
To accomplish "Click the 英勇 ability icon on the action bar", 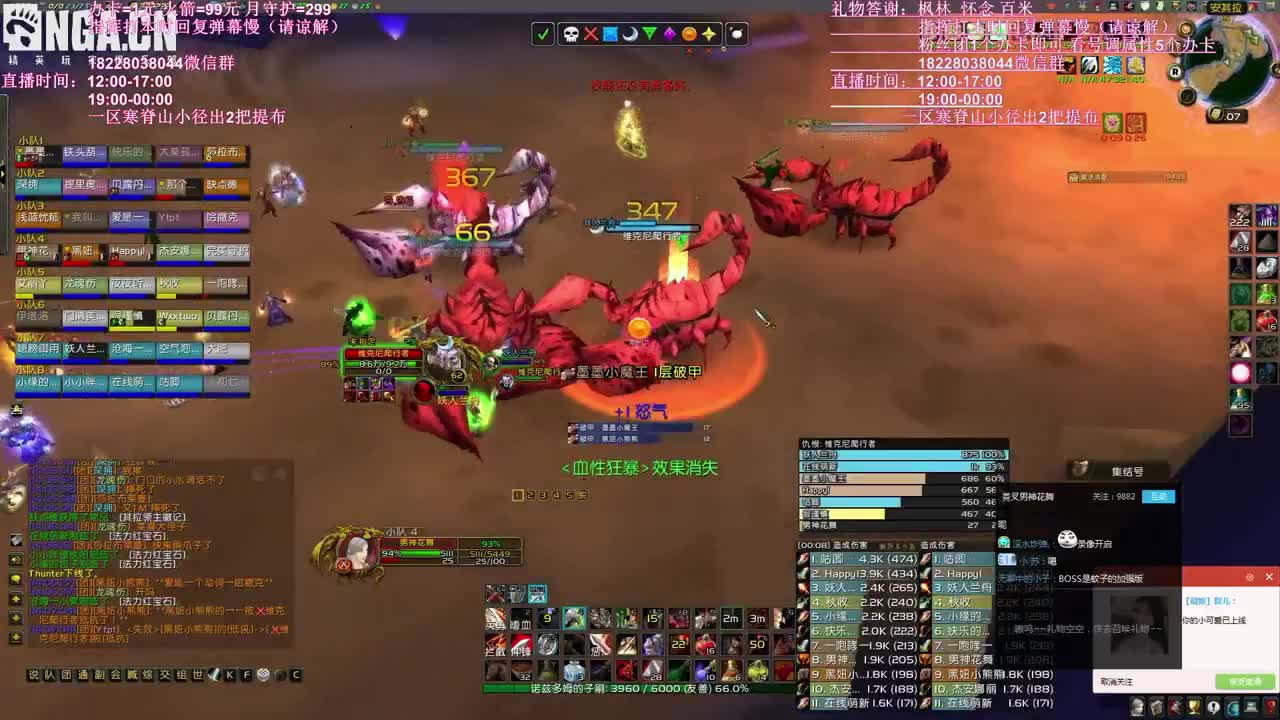I will point(495,620).
